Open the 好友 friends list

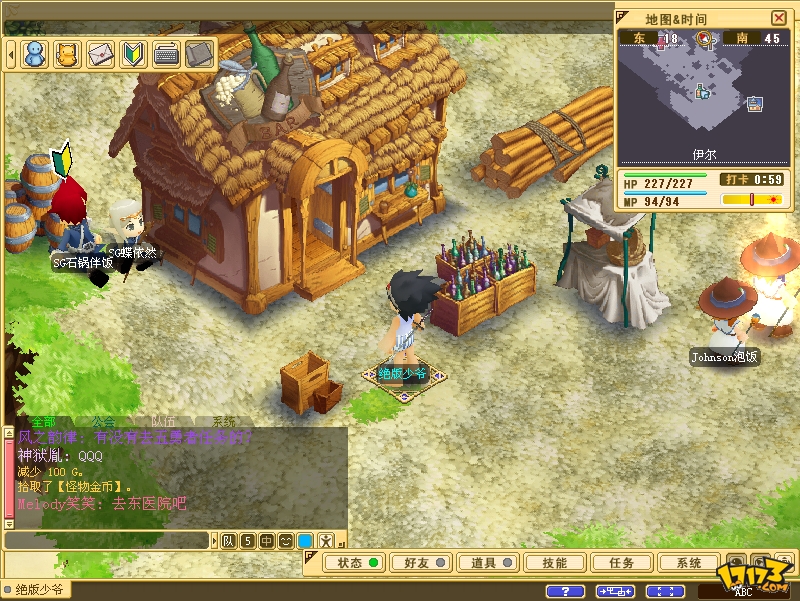pyautogui.click(x=424, y=563)
